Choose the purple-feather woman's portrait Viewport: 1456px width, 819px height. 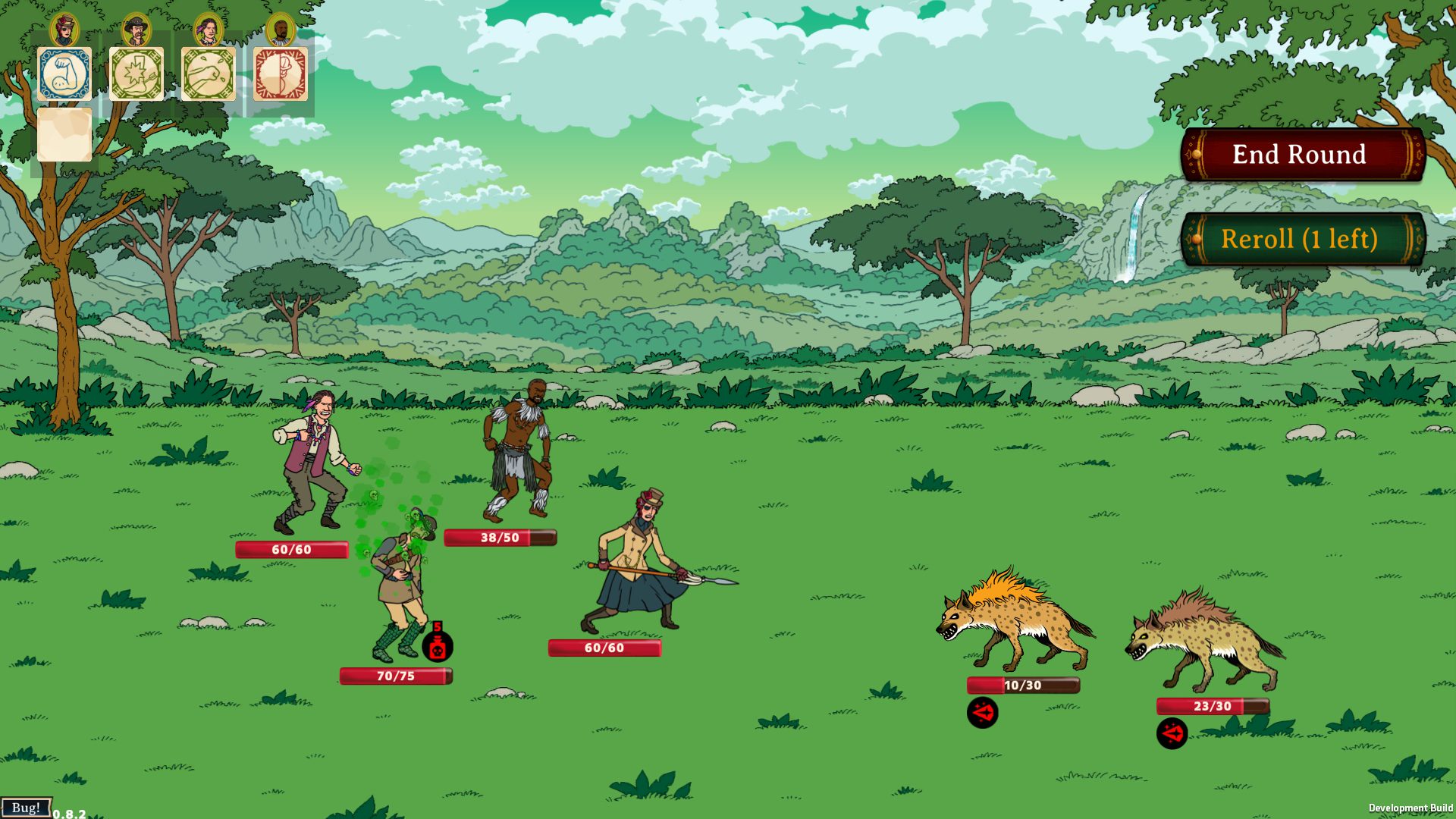pos(209,30)
